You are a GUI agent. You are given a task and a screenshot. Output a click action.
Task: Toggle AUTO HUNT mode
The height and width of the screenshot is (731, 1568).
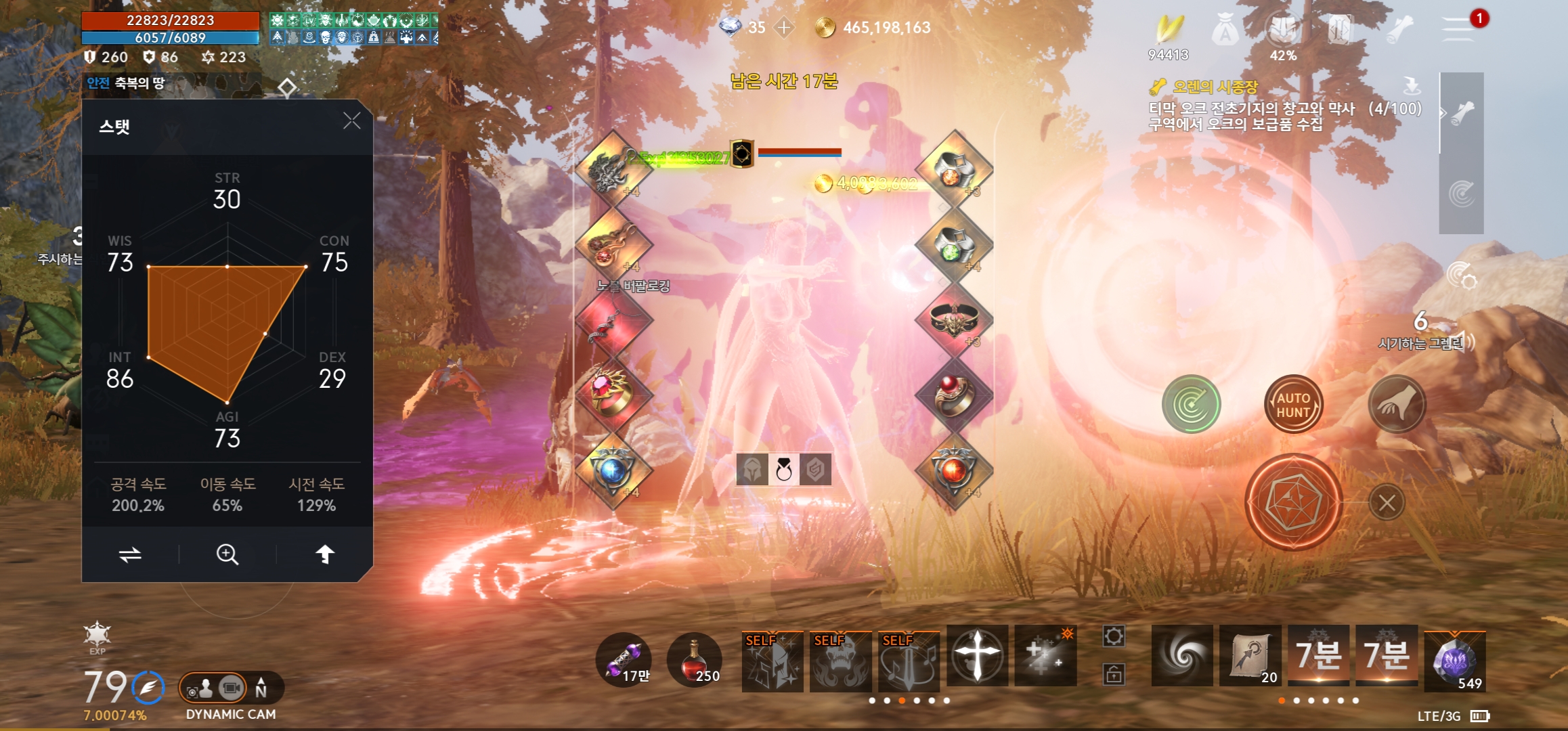coord(1293,405)
